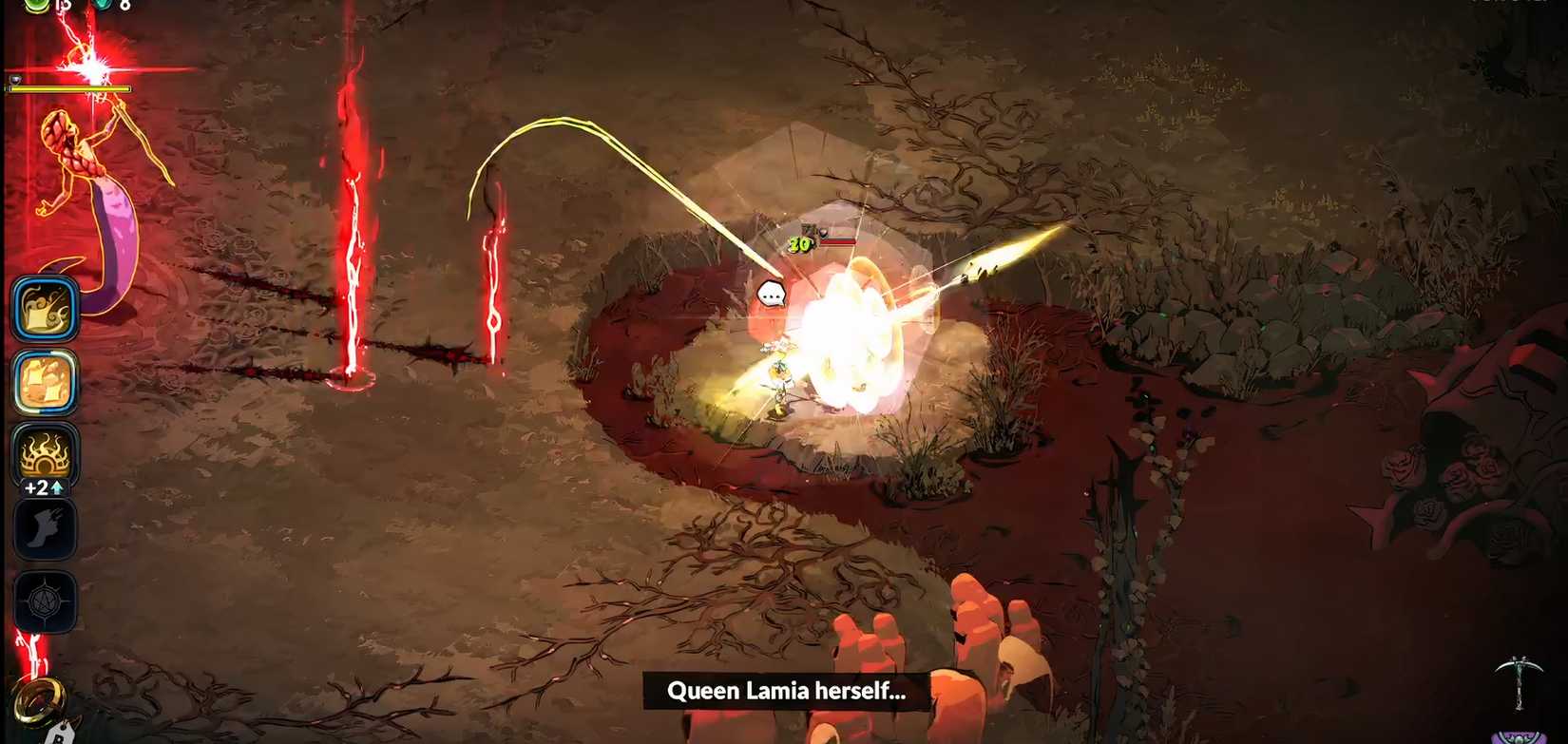Select the flaming crown boon icon

(x=44, y=455)
